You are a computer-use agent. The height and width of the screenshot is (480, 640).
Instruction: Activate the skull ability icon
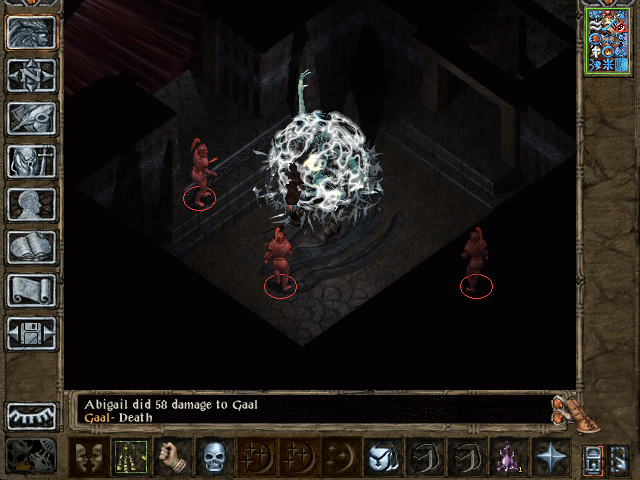(x=214, y=458)
